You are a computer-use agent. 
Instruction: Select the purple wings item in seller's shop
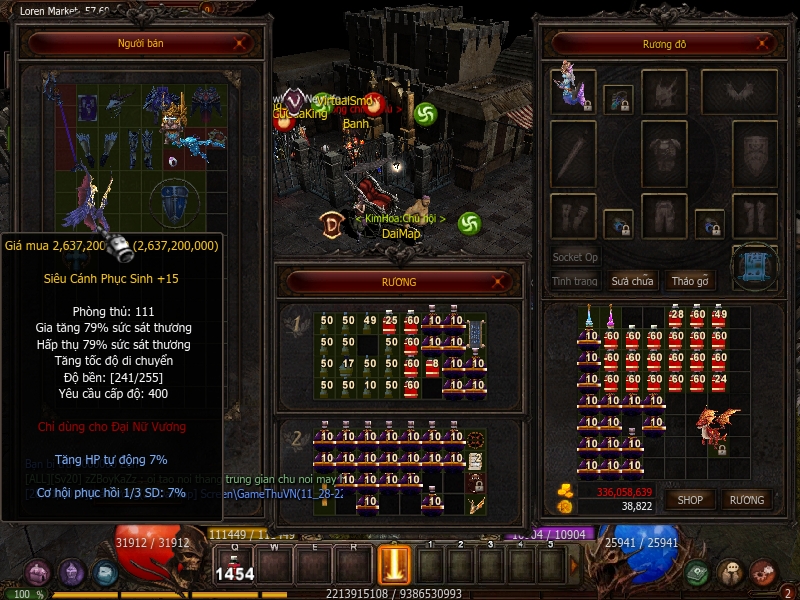(86, 205)
